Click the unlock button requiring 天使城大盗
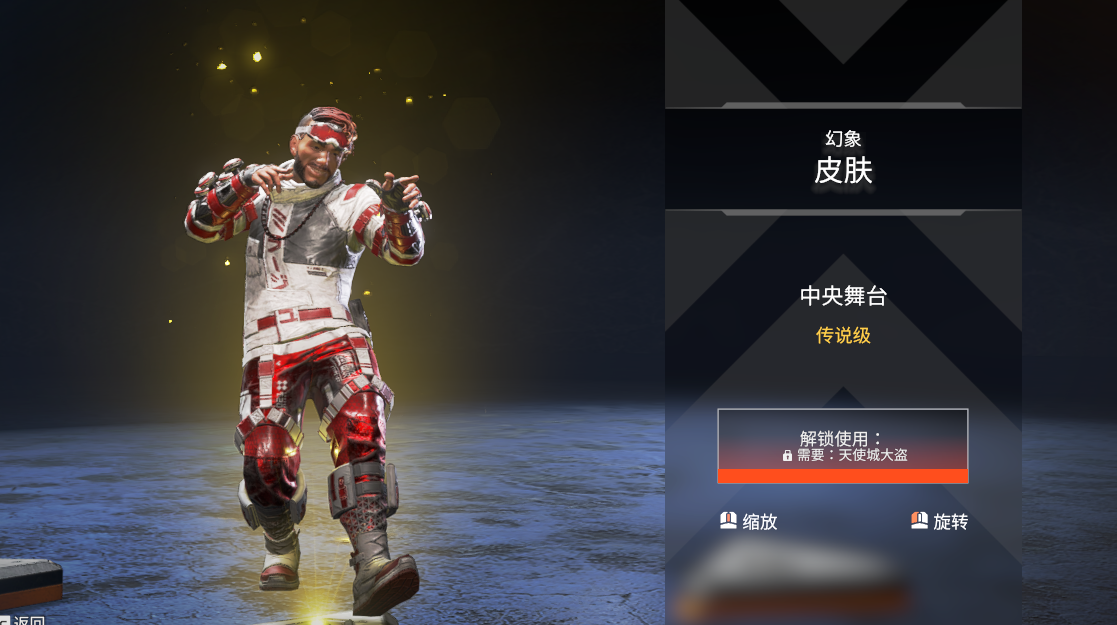Image resolution: width=1117 pixels, height=625 pixels. click(x=842, y=446)
